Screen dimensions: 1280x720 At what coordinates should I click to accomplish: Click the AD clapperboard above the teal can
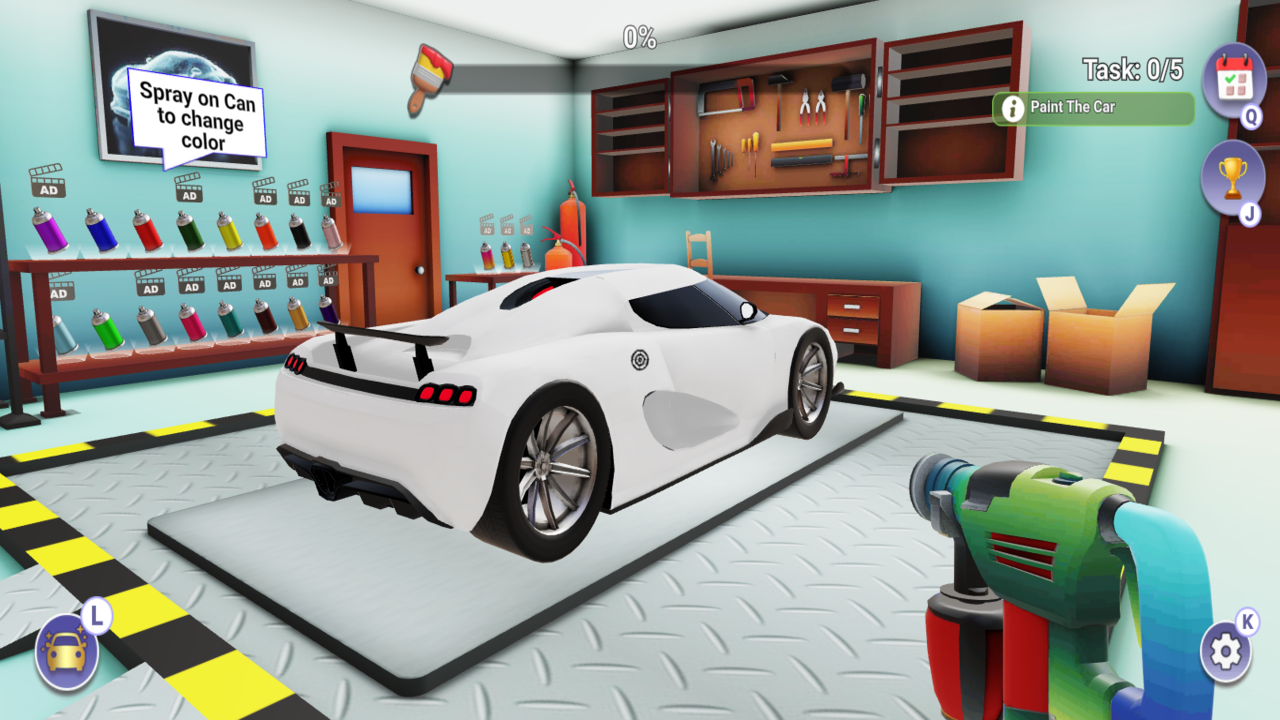click(x=229, y=281)
